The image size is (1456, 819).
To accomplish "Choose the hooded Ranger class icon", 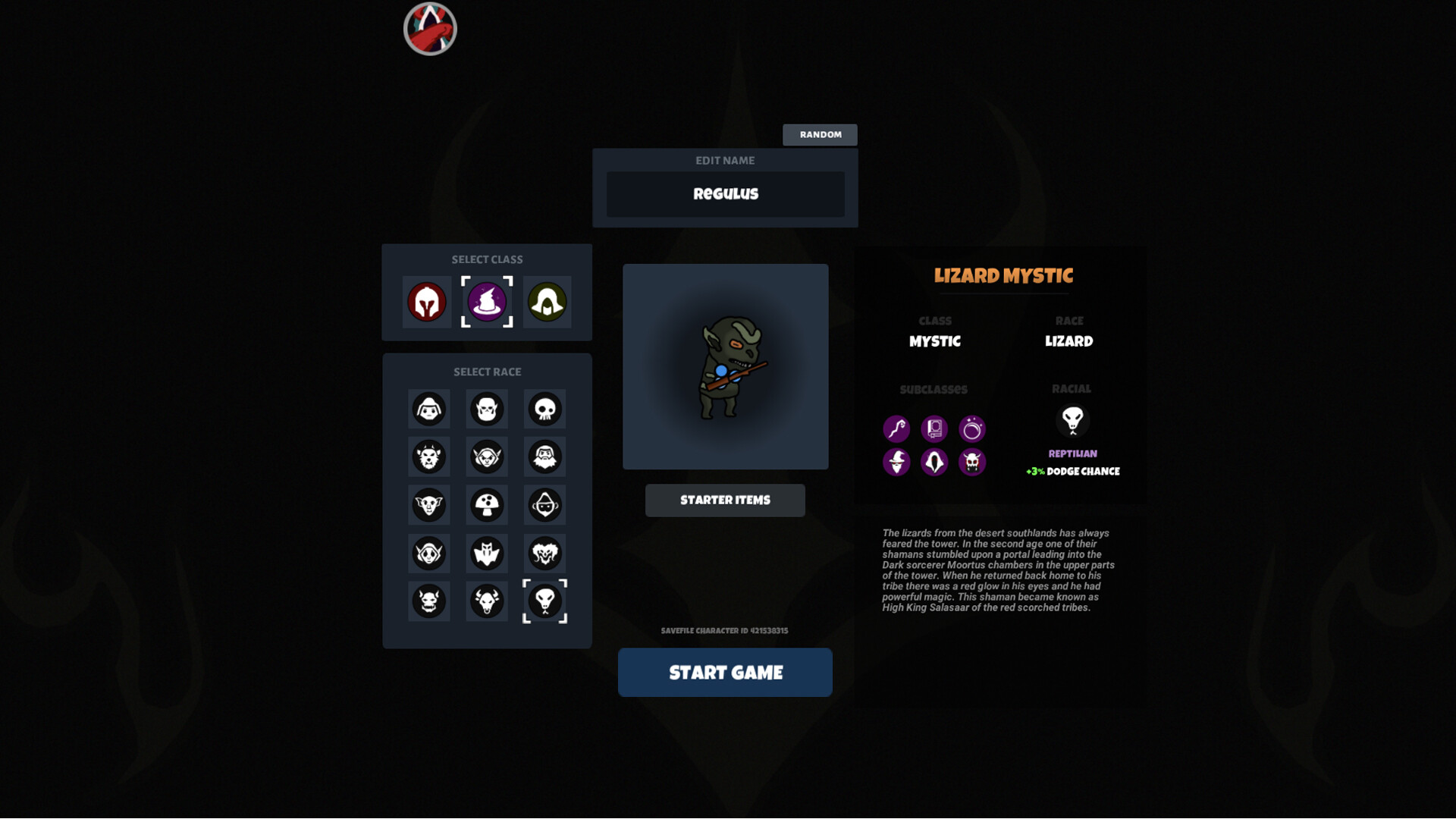I will click(x=547, y=301).
